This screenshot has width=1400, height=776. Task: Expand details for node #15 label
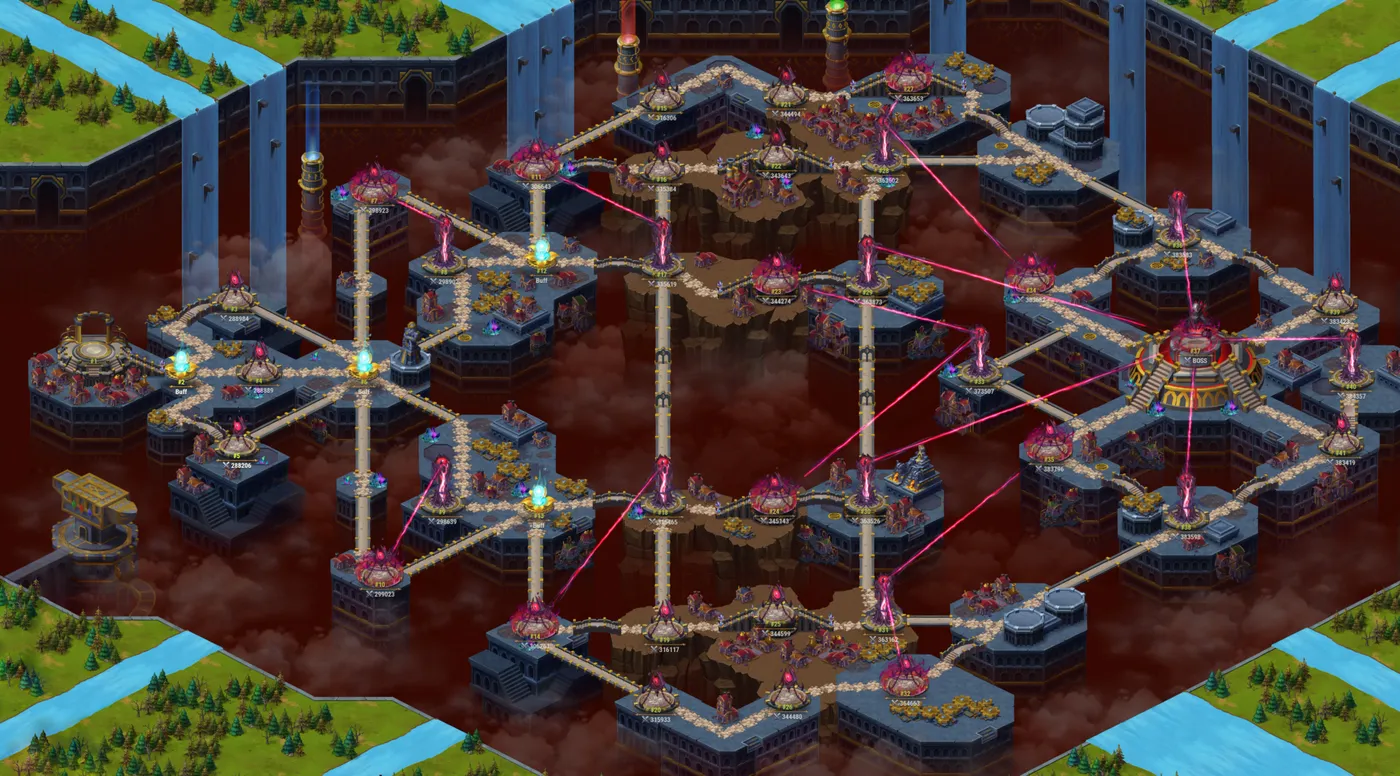click(660, 108)
